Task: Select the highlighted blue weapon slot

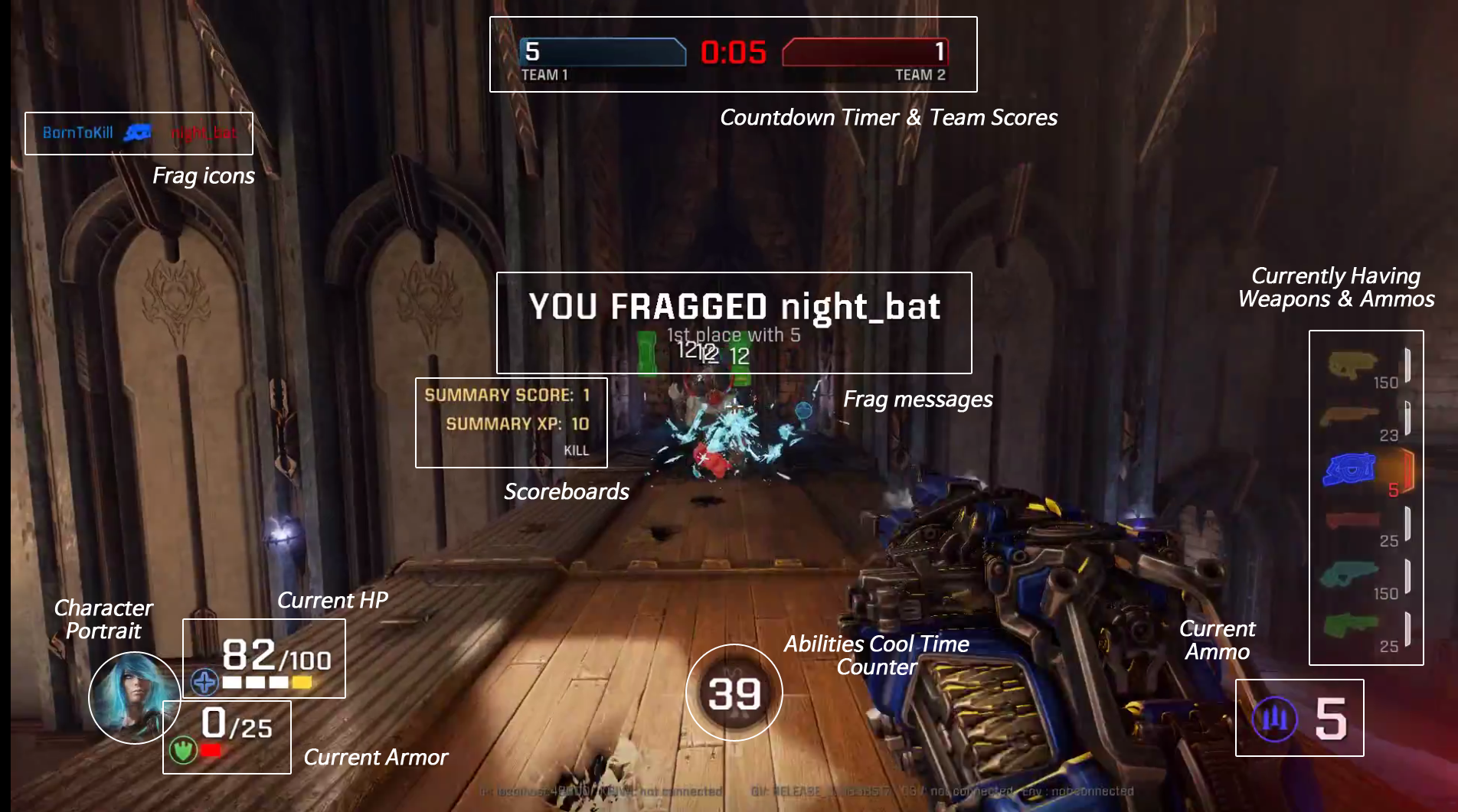Action: click(1350, 469)
